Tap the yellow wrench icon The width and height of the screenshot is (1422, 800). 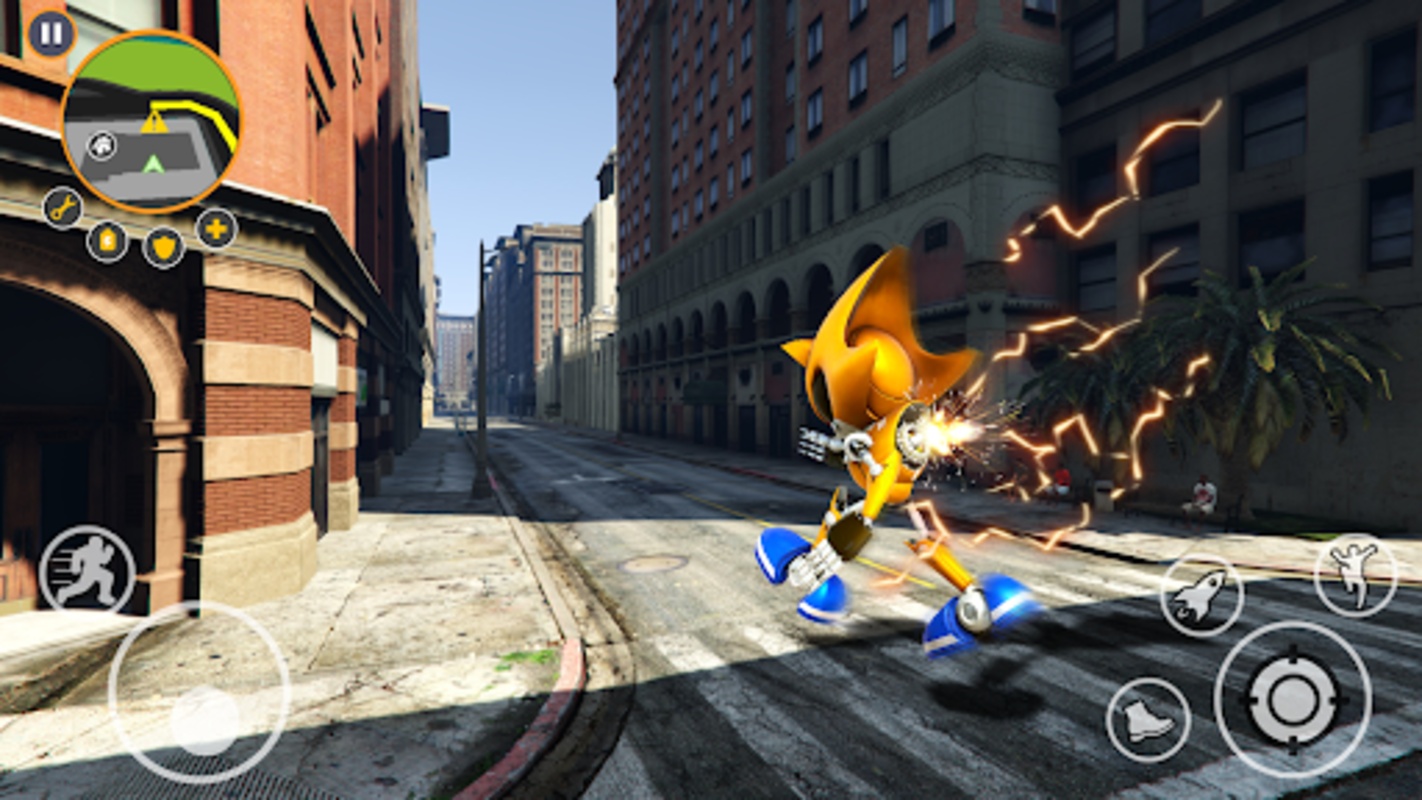pos(63,208)
